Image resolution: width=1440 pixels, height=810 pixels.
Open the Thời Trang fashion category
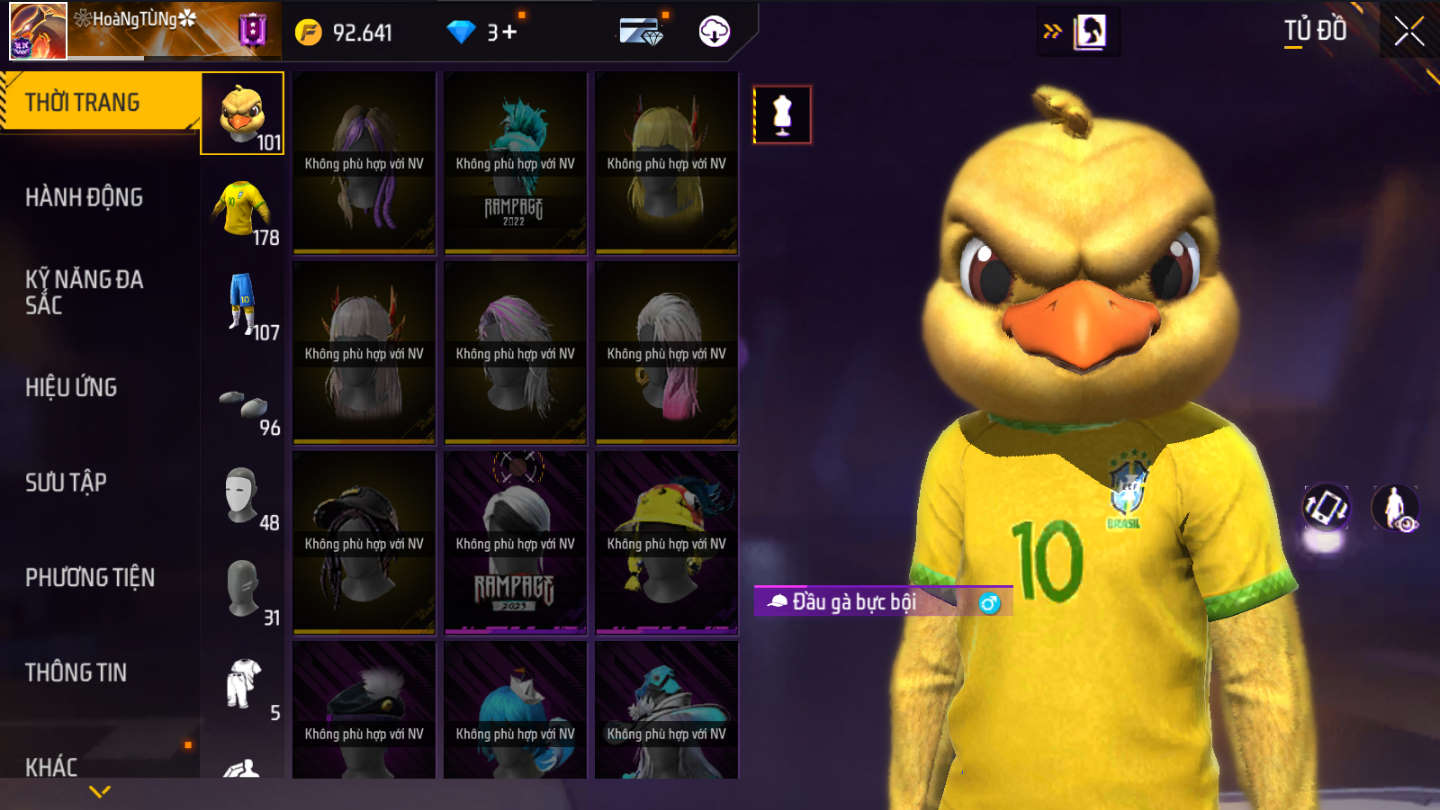click(x=83, y=102)
